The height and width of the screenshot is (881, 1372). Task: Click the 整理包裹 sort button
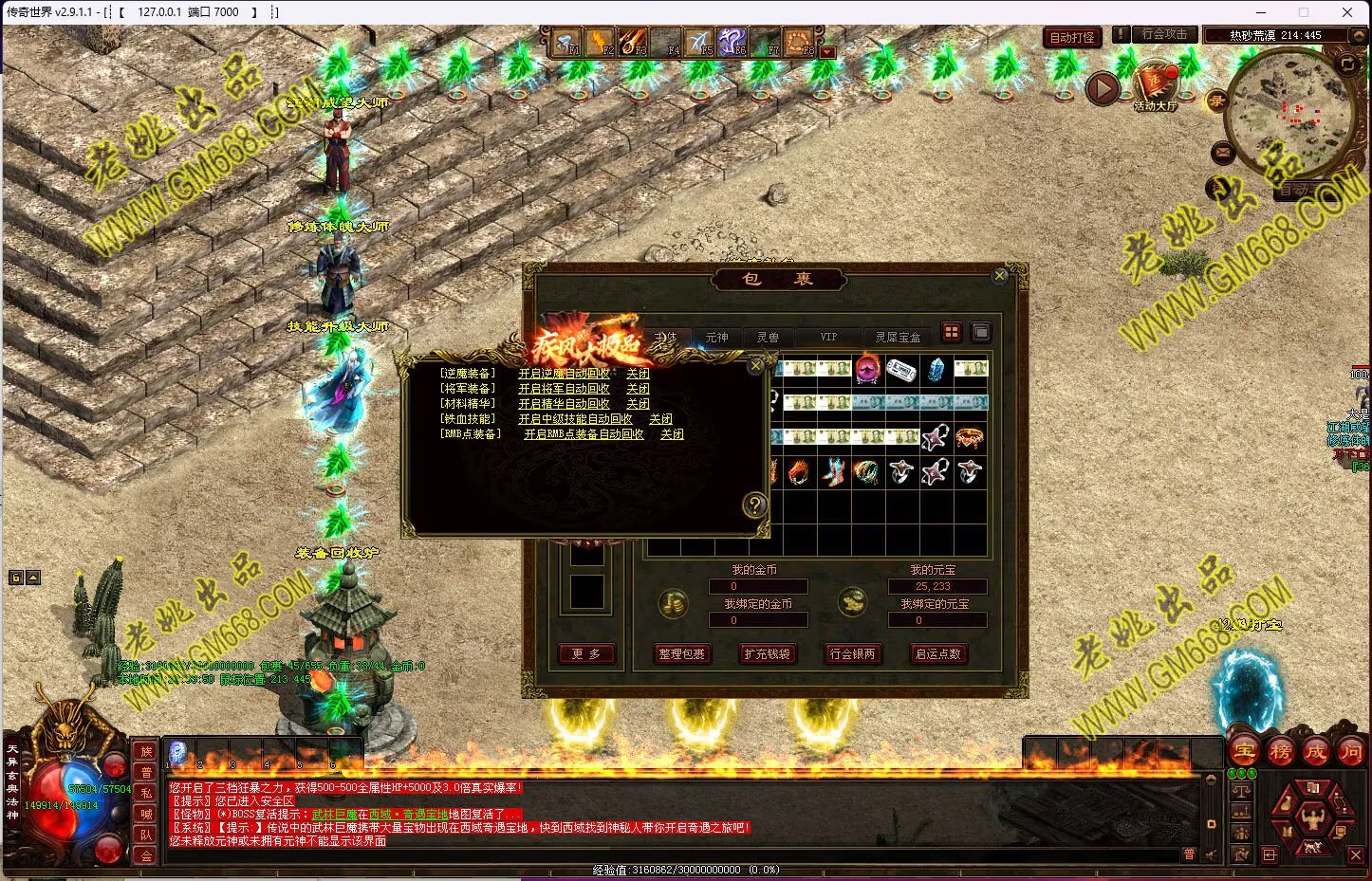pyautogui.click(x=681, y=653)
